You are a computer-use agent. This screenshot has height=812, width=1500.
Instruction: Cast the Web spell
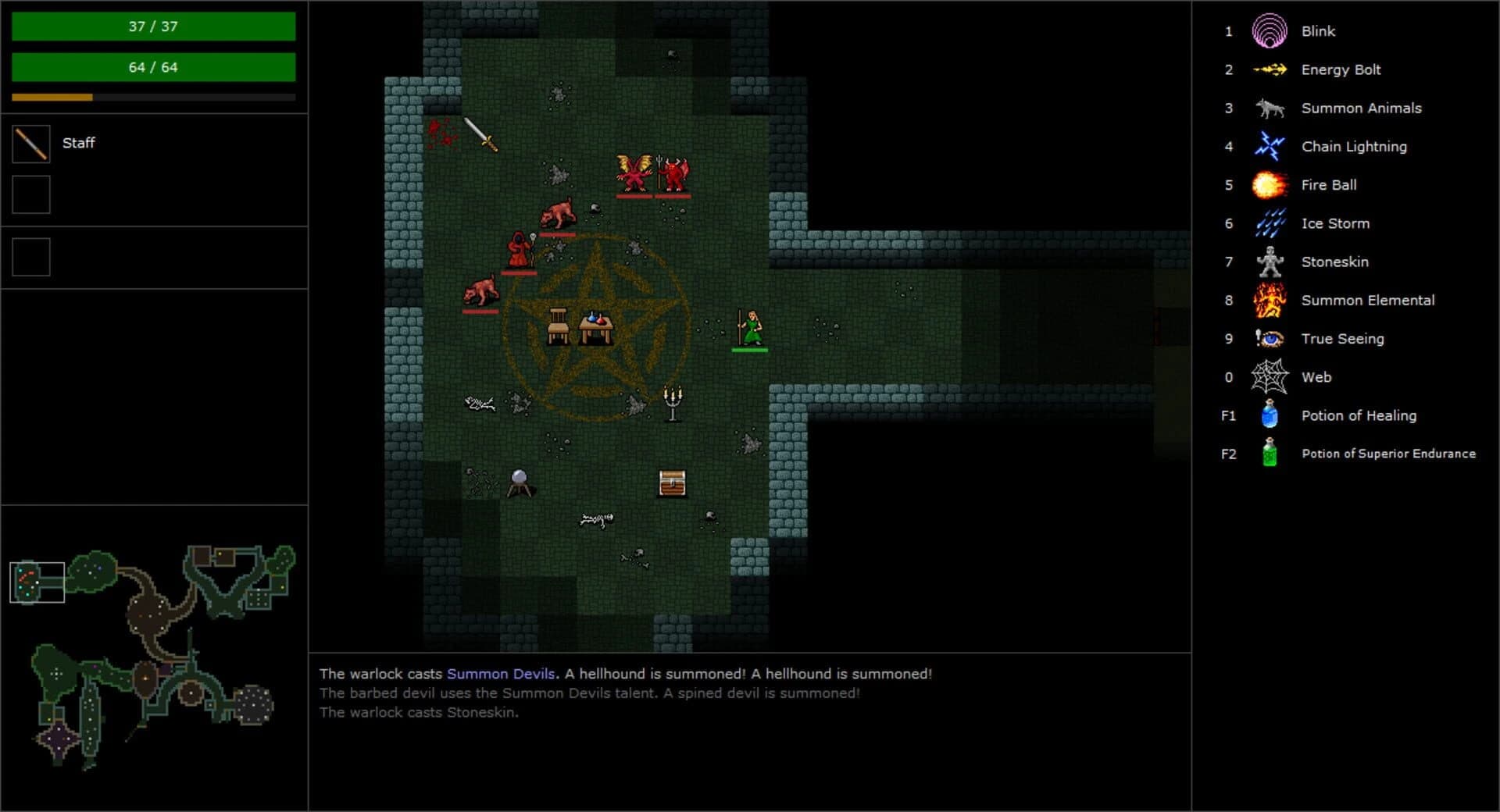(x=1271, y=376)
